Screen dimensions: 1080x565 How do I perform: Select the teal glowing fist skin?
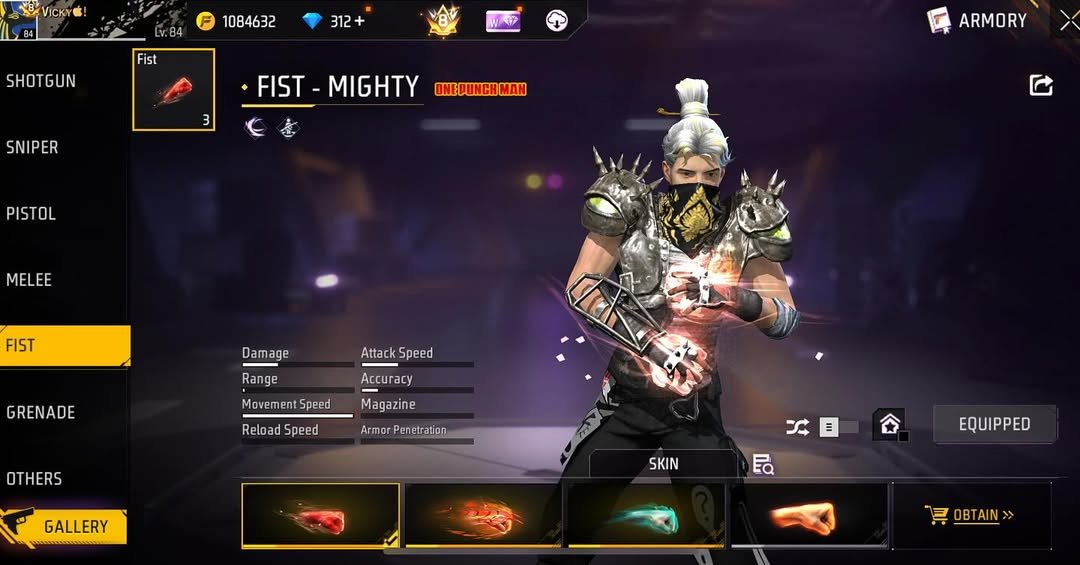646,516
